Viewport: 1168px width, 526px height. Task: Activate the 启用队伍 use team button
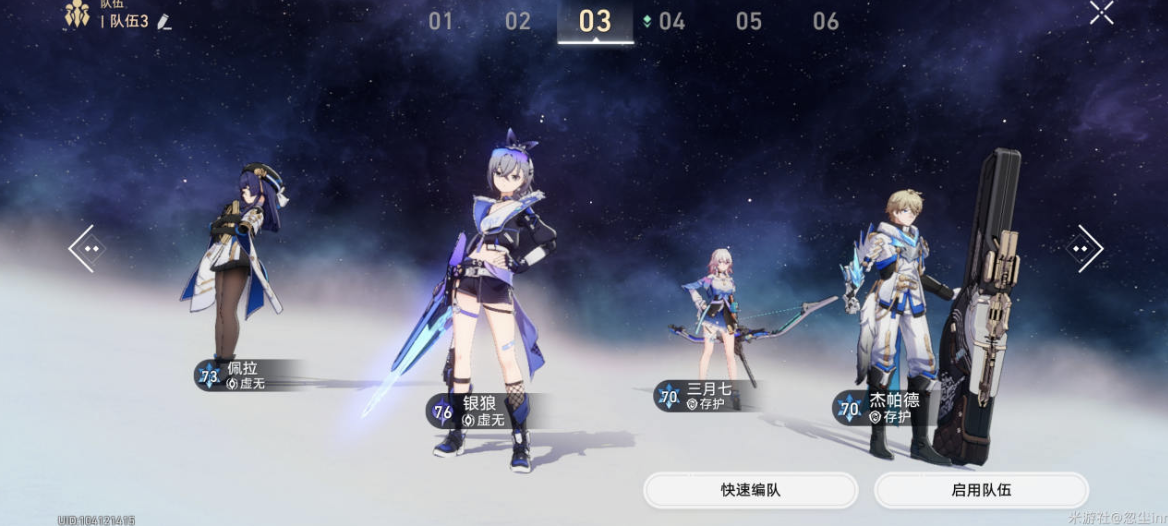(981, 490)
